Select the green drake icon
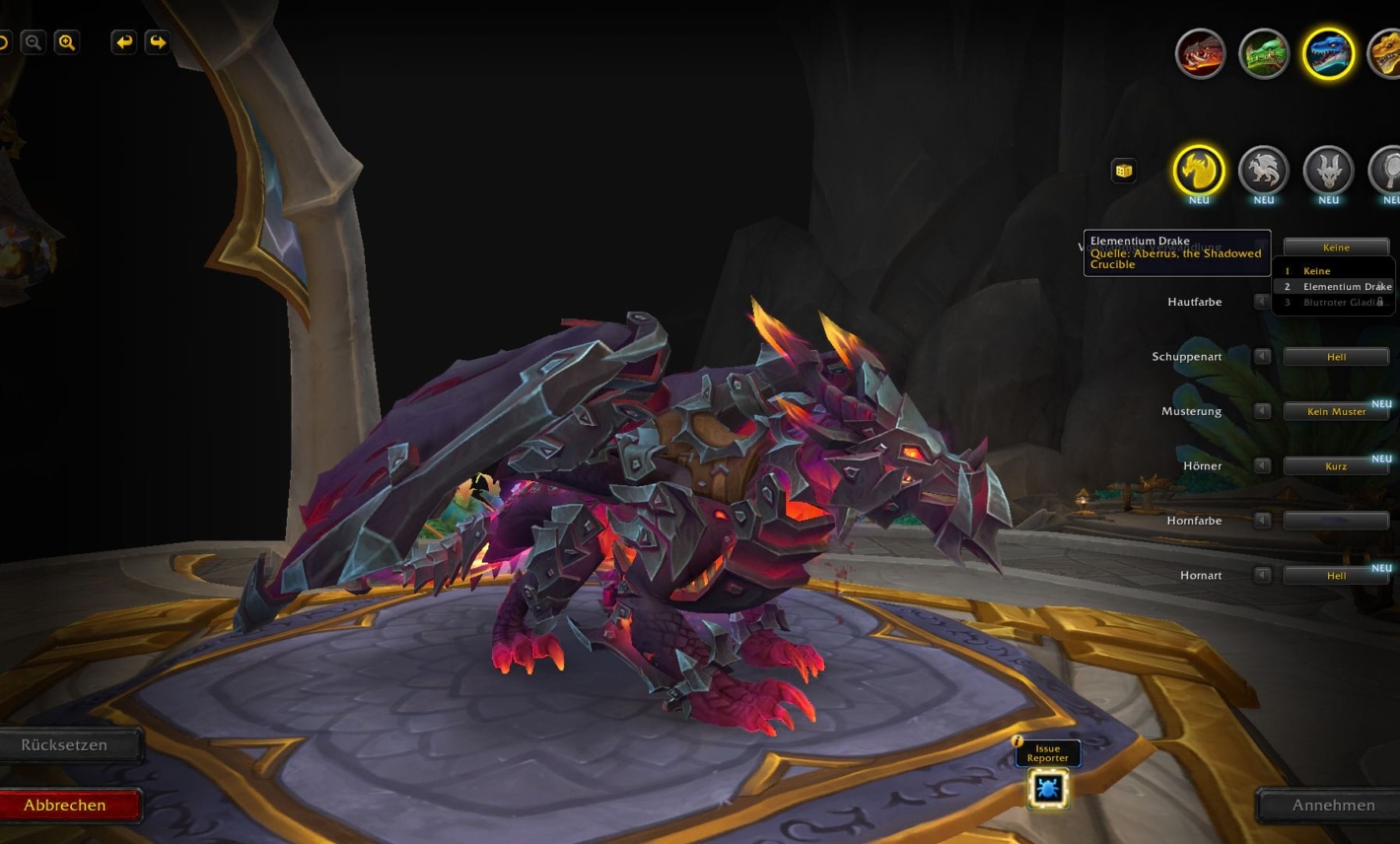The width and height of the screenshot is (1400, 844). click(x=1264, y=53)
